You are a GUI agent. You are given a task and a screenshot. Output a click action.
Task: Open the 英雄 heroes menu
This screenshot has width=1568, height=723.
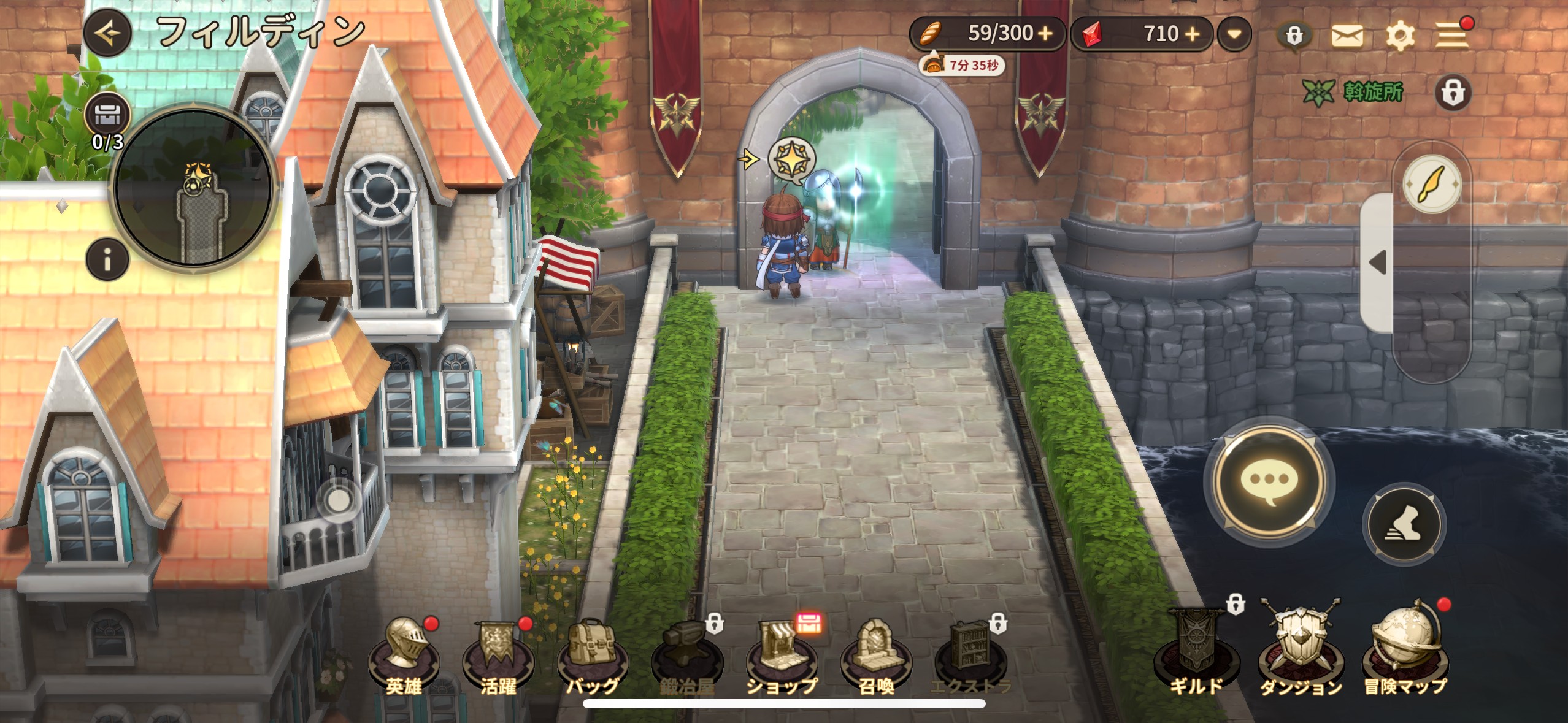tap(404, 656)
